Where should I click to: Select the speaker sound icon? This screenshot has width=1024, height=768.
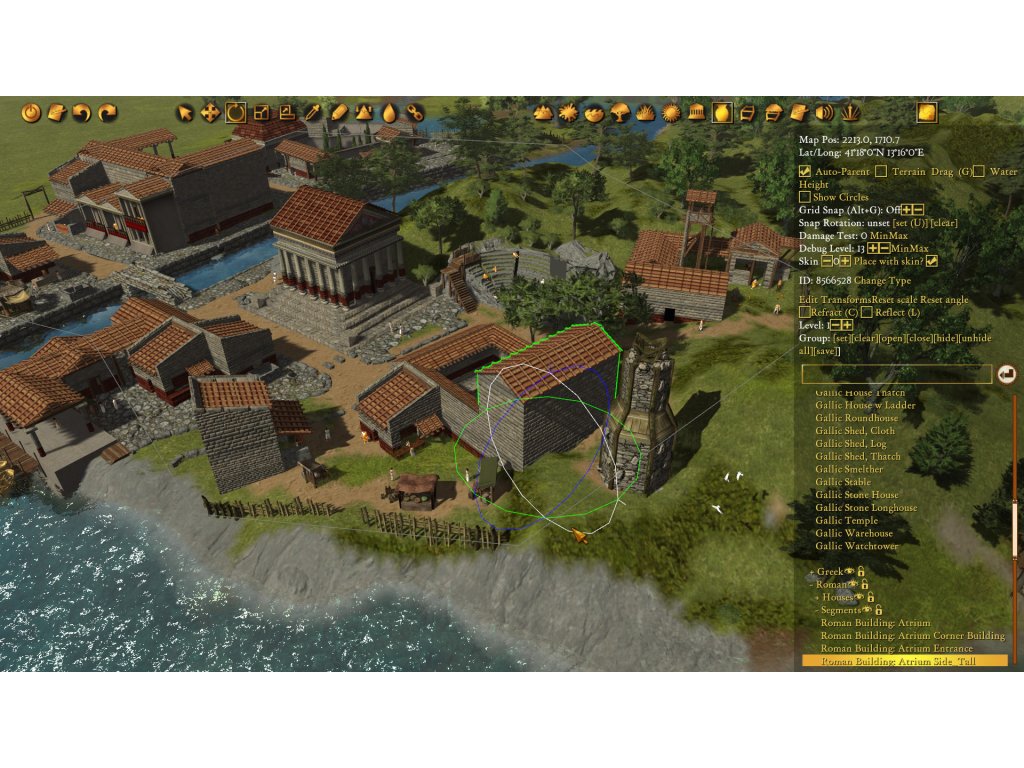pos(825,113)
